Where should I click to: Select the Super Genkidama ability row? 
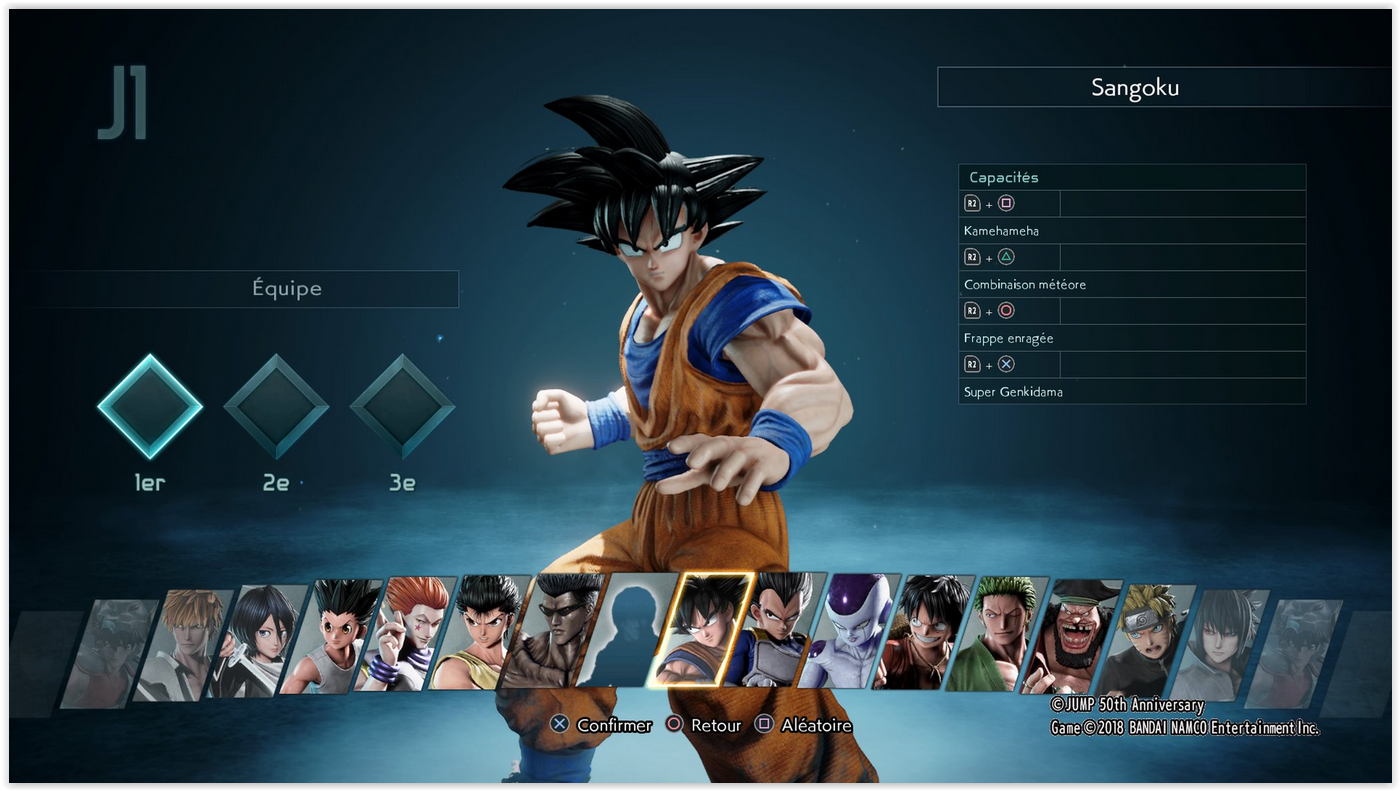1132,391
